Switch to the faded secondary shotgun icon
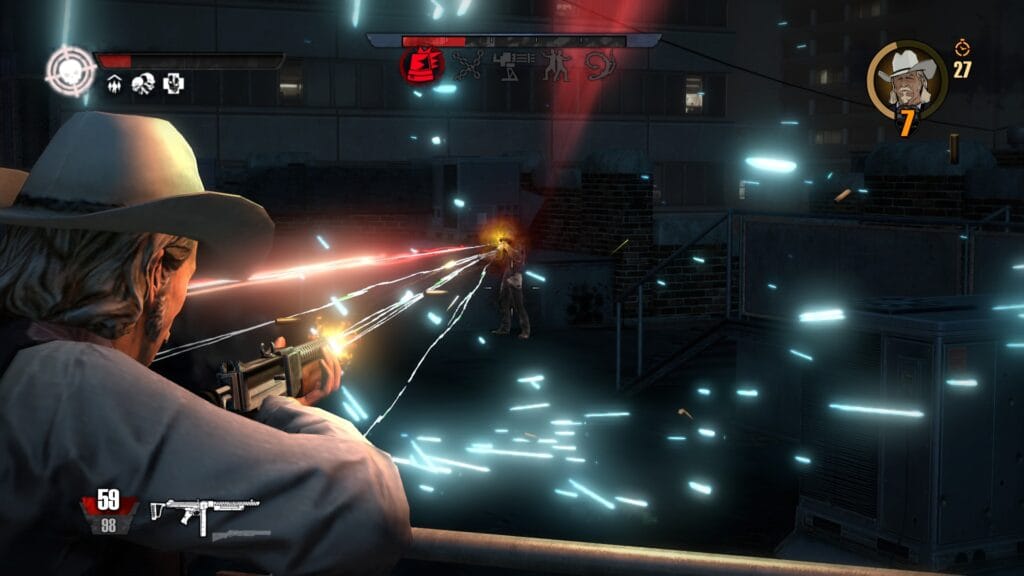The image size is (1024, 576). [x=241, y=536]
